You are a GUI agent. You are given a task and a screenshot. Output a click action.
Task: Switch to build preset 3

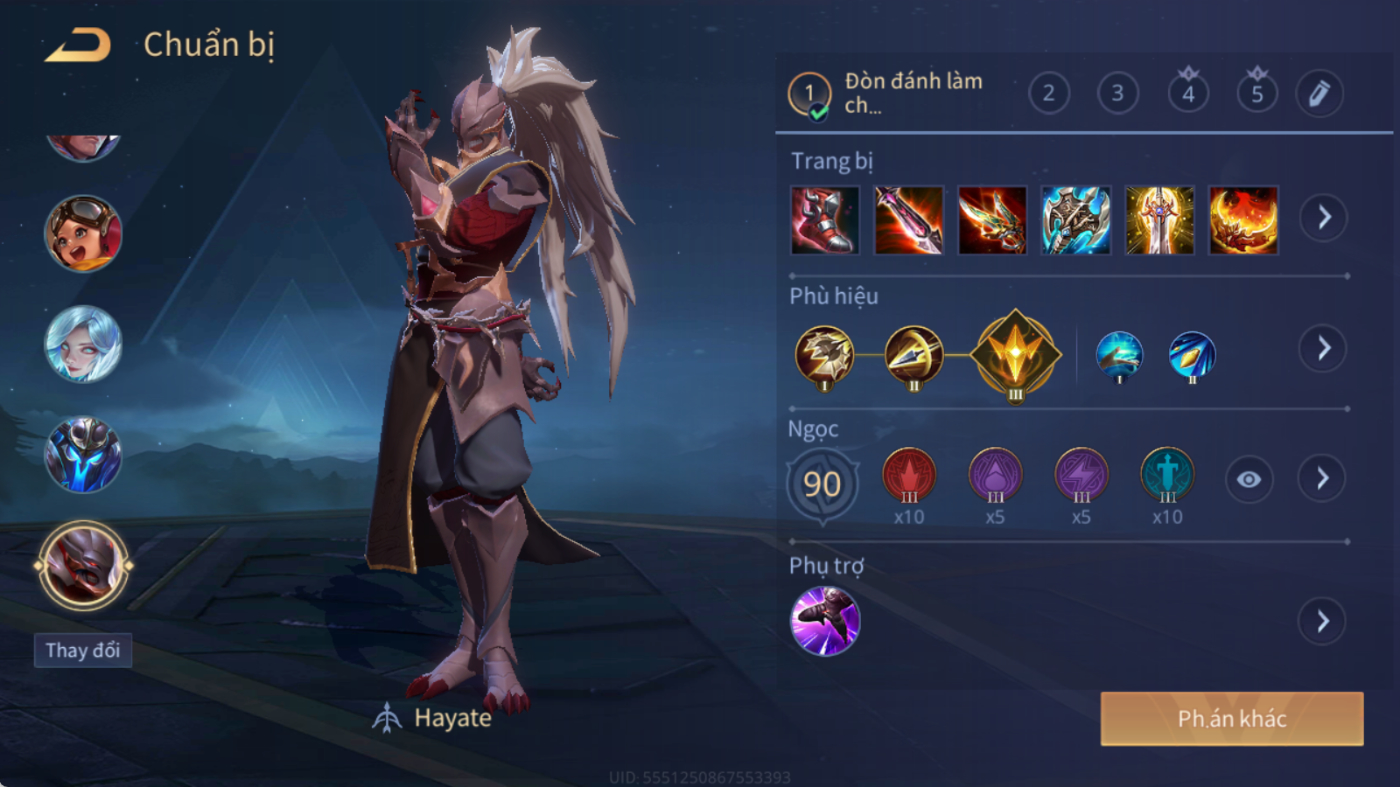point(1118,94)
